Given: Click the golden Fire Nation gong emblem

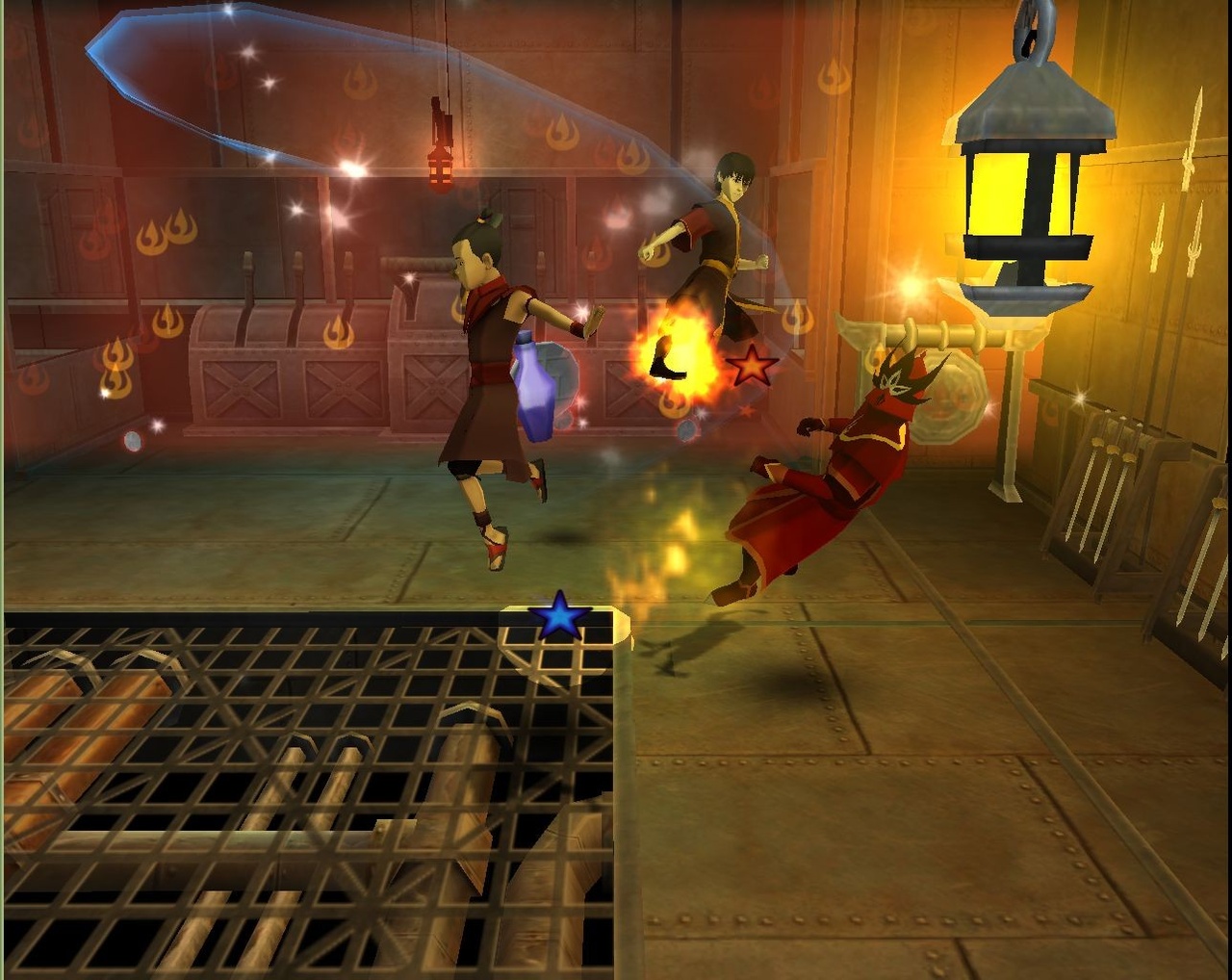Looking at the screenshot, I should (948, 395).
